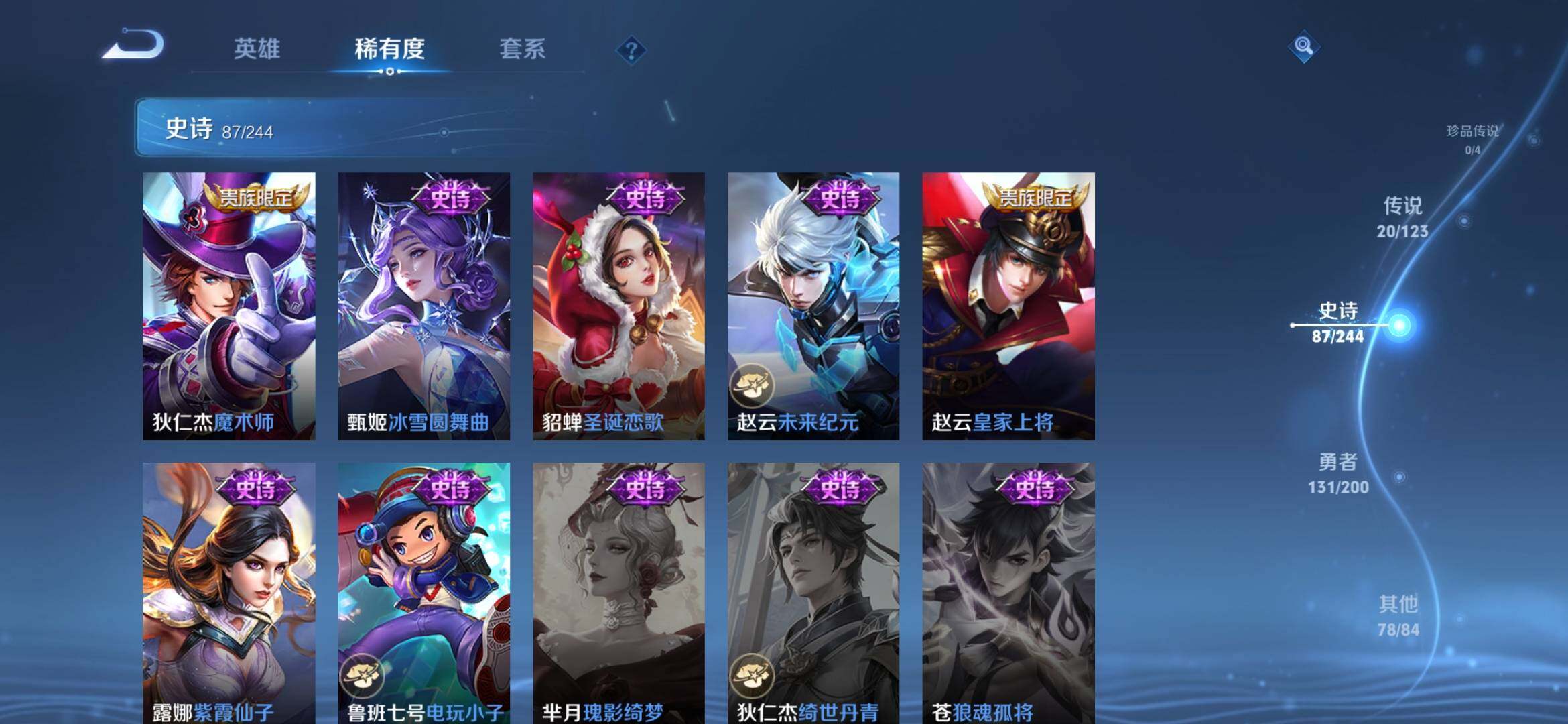The image size is (1568, 724).
Task: Jump to the 勇者 rarity section
Action: click(x=1338, y=473)
